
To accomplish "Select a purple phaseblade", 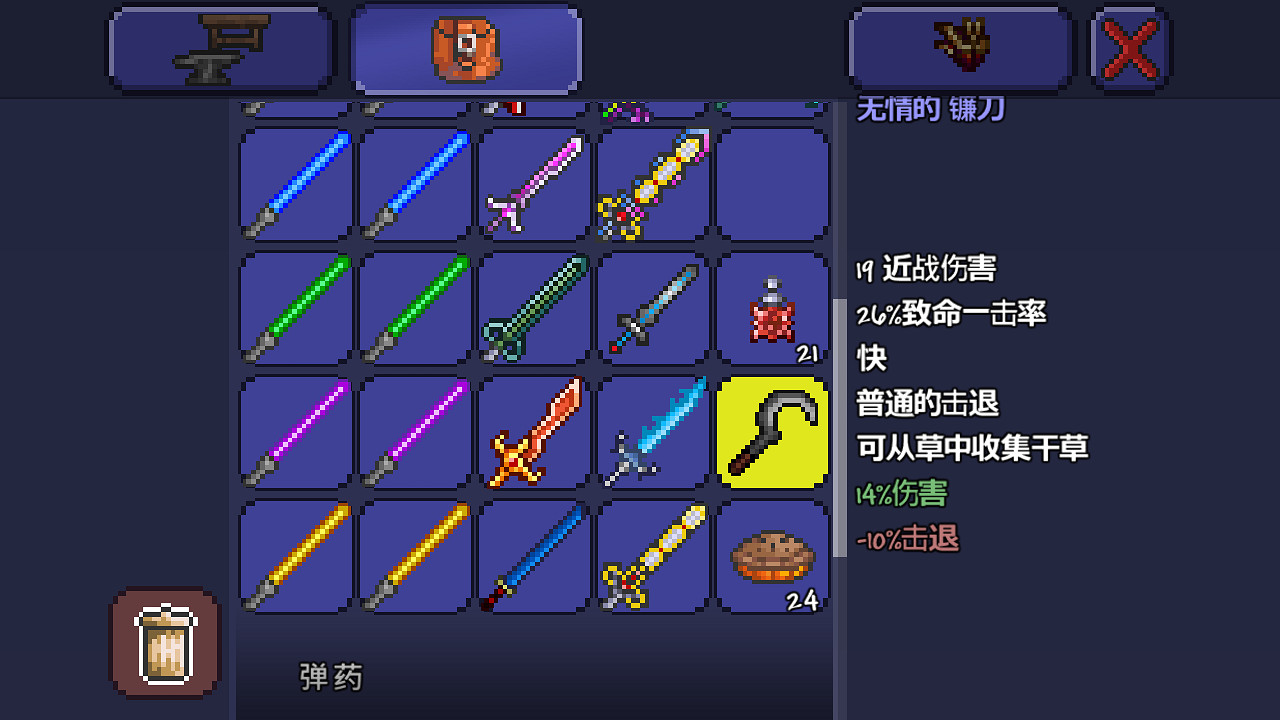I will click(295, 432).
